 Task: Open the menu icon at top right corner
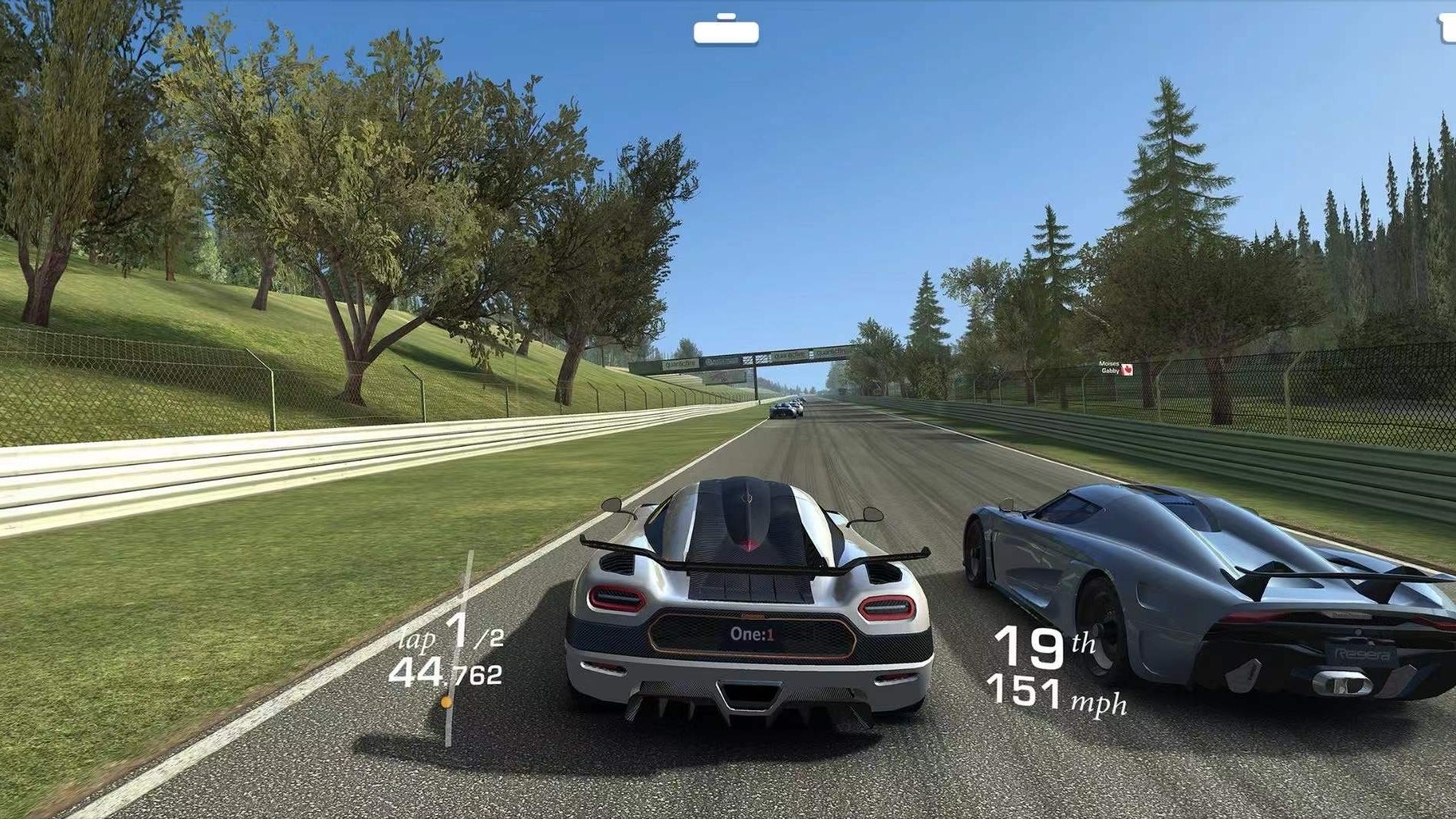(1447, 27)
